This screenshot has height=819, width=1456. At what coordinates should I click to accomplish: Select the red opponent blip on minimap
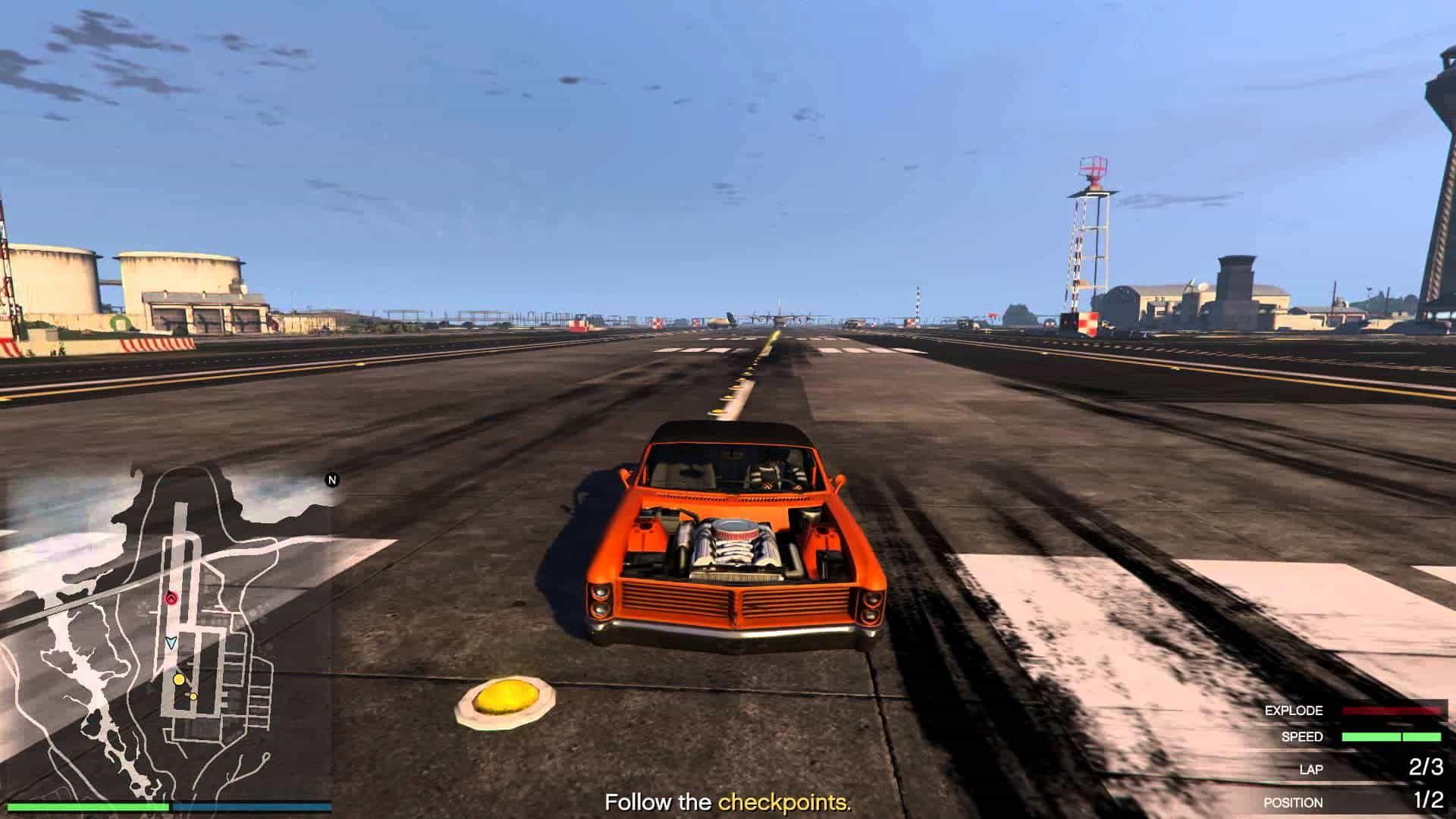click(170, 598)
